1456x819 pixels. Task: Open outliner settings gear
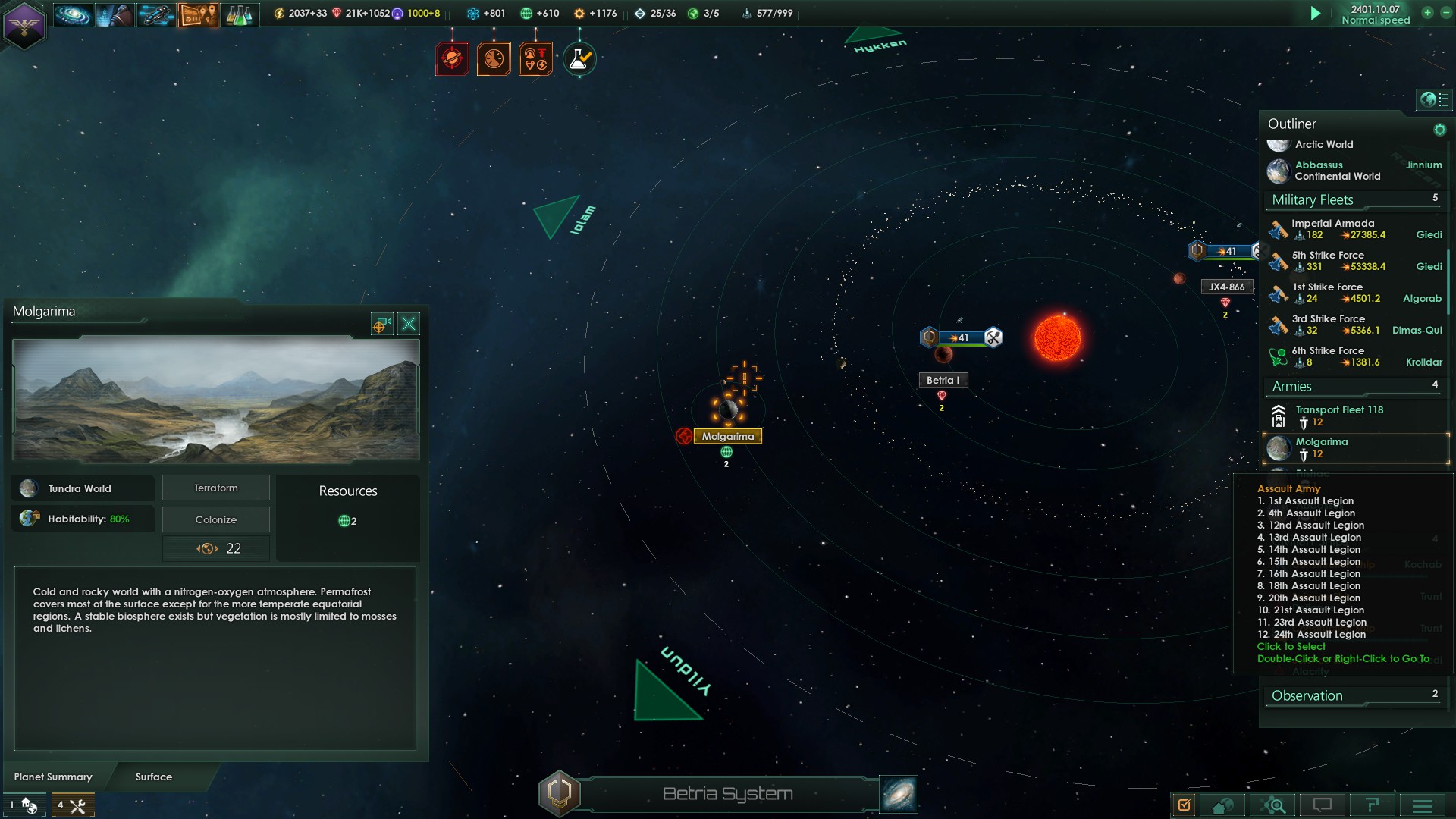(x=1439, y=130)
